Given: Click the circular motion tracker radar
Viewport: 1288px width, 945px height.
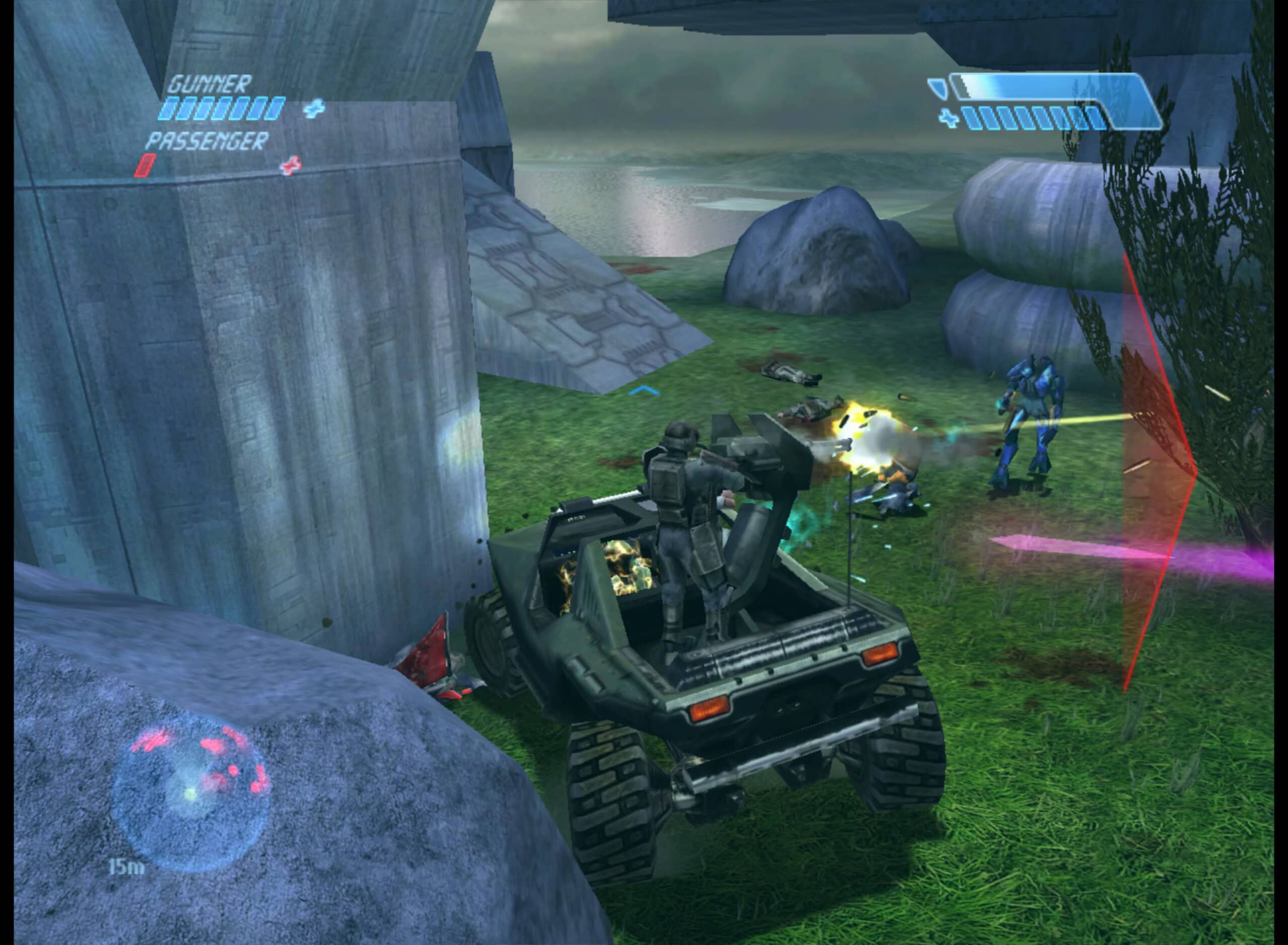Looking at the screenshot, I should click(x=191, y=793).
